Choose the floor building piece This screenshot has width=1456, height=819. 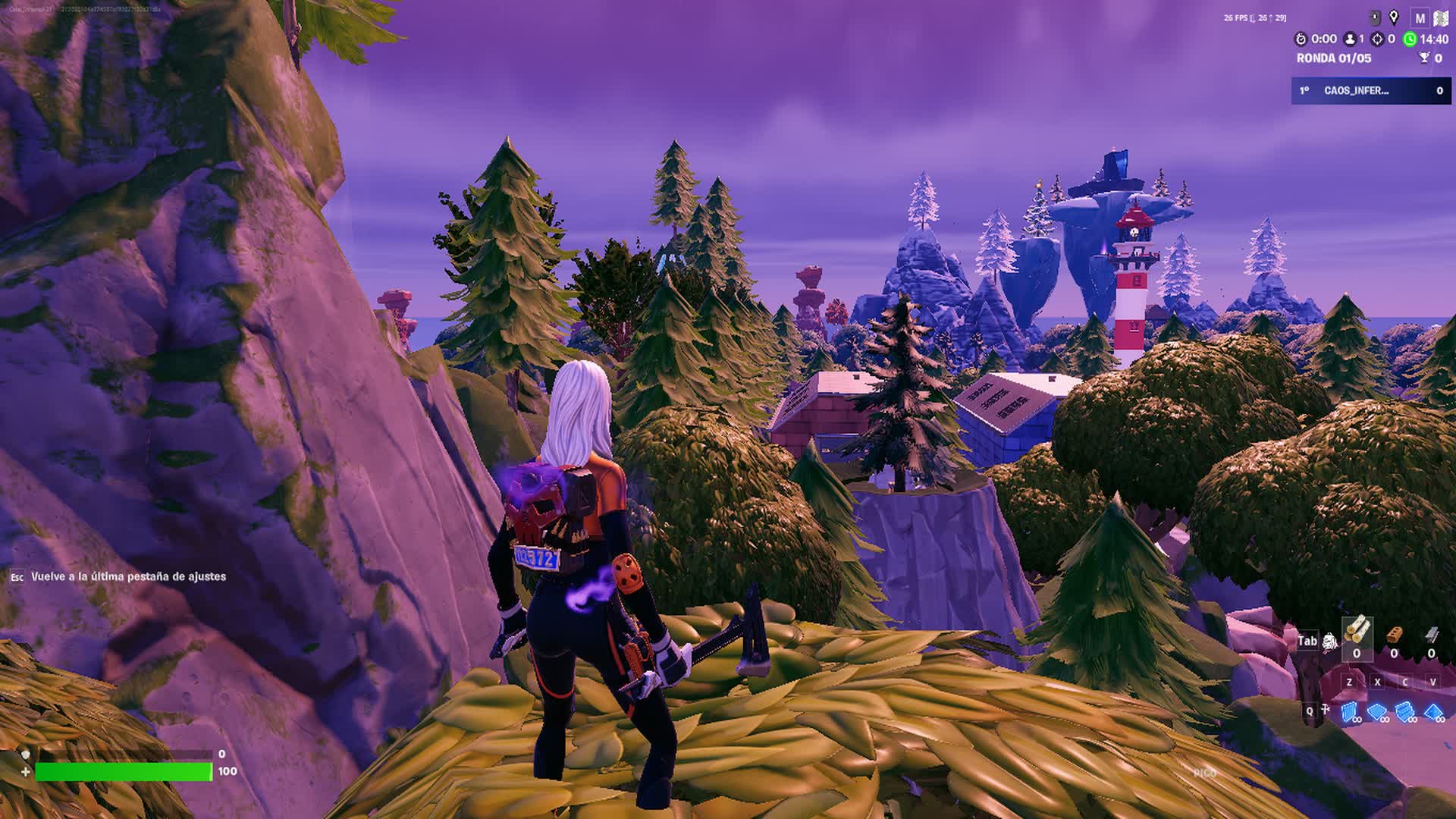[1377, 712]
